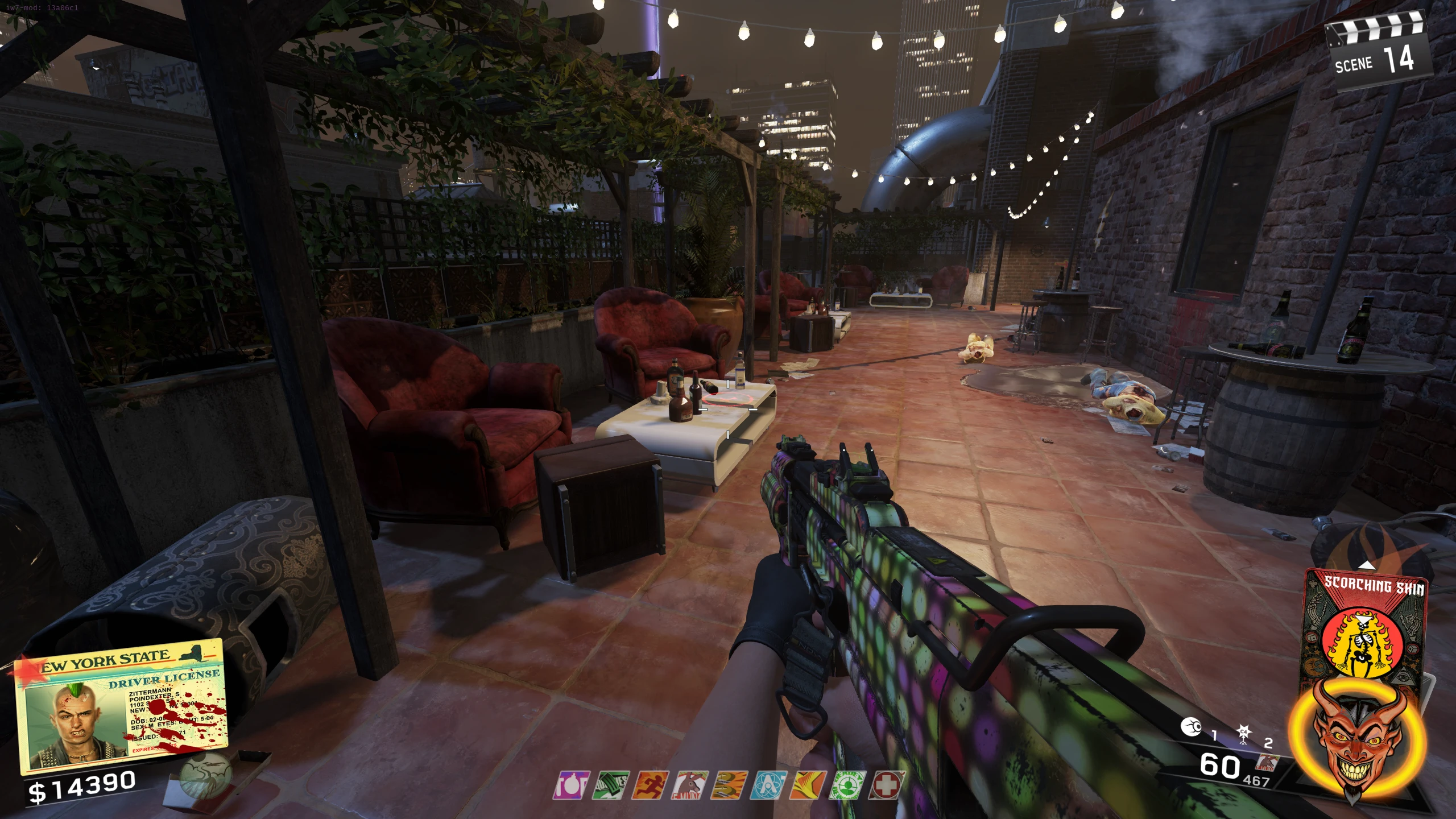Choose the Deadeye Dewdrops crosshair perk
Viewport: 1456px width, 819px height.
click(x=847, y=785)
